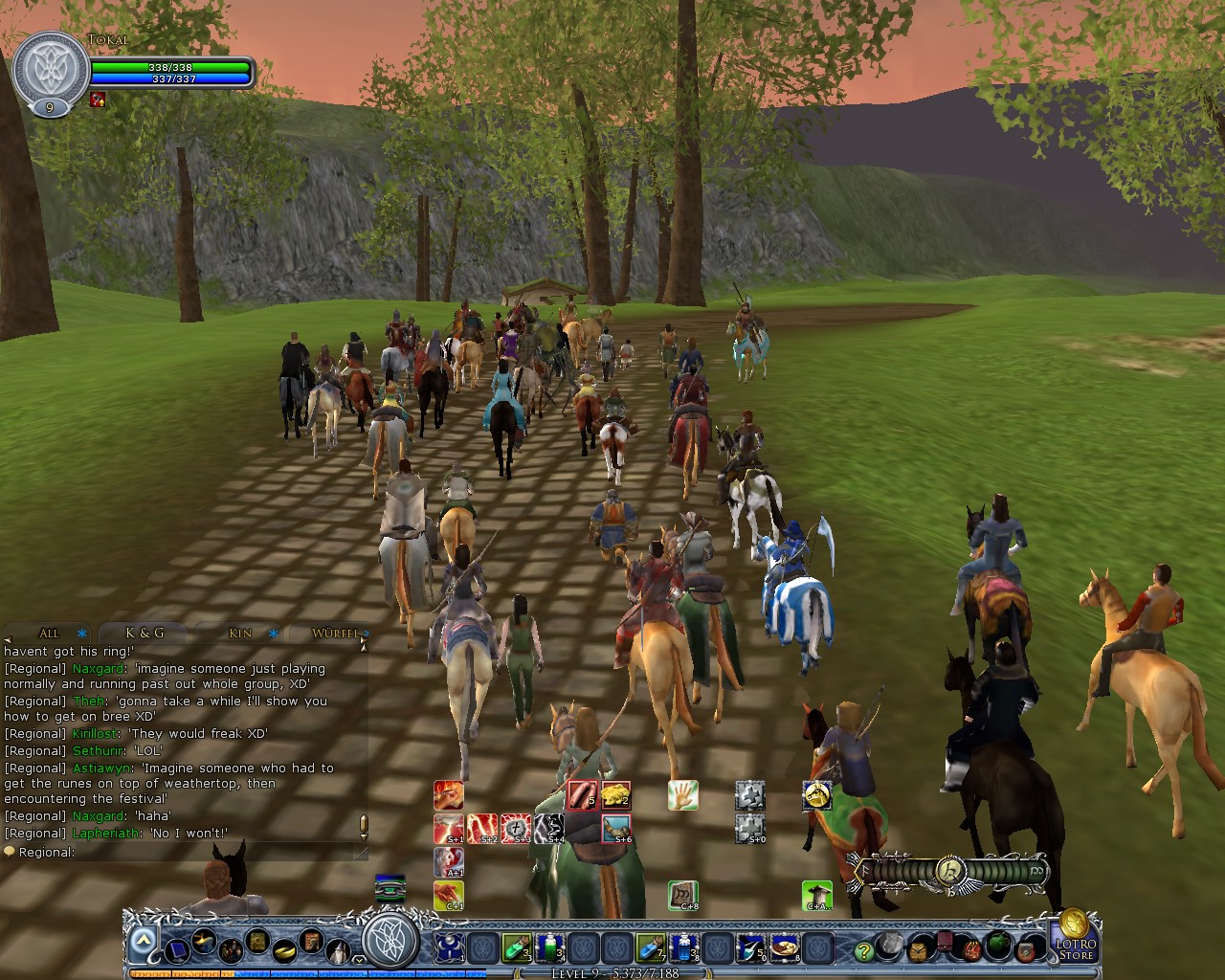Screen dimensions: 1225x980
Task: Toggle the asterisk beside the All tab
Action: point(82,633)
